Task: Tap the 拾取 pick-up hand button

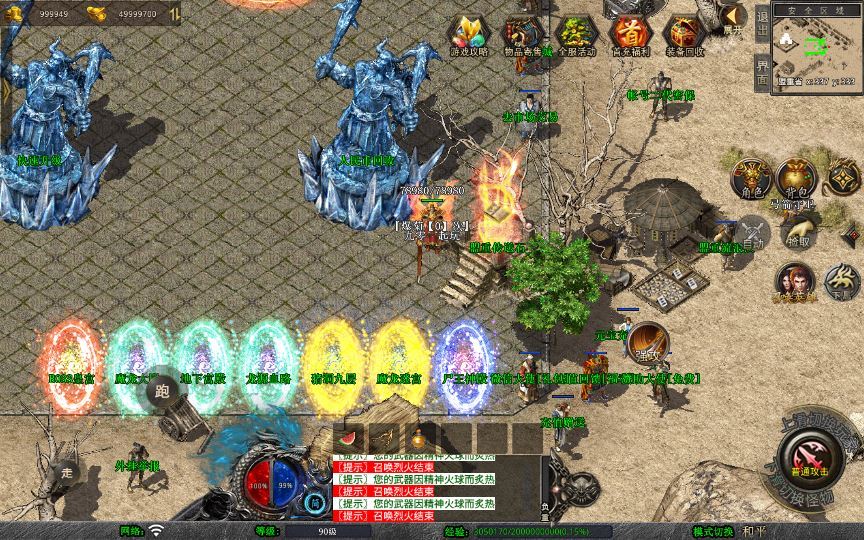Action: (798, 236)
